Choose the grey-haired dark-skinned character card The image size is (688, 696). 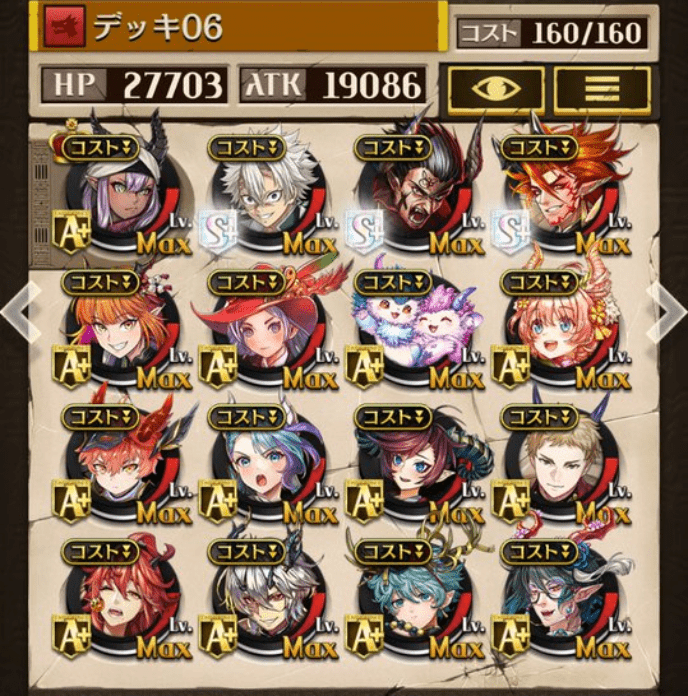point(267,603)
